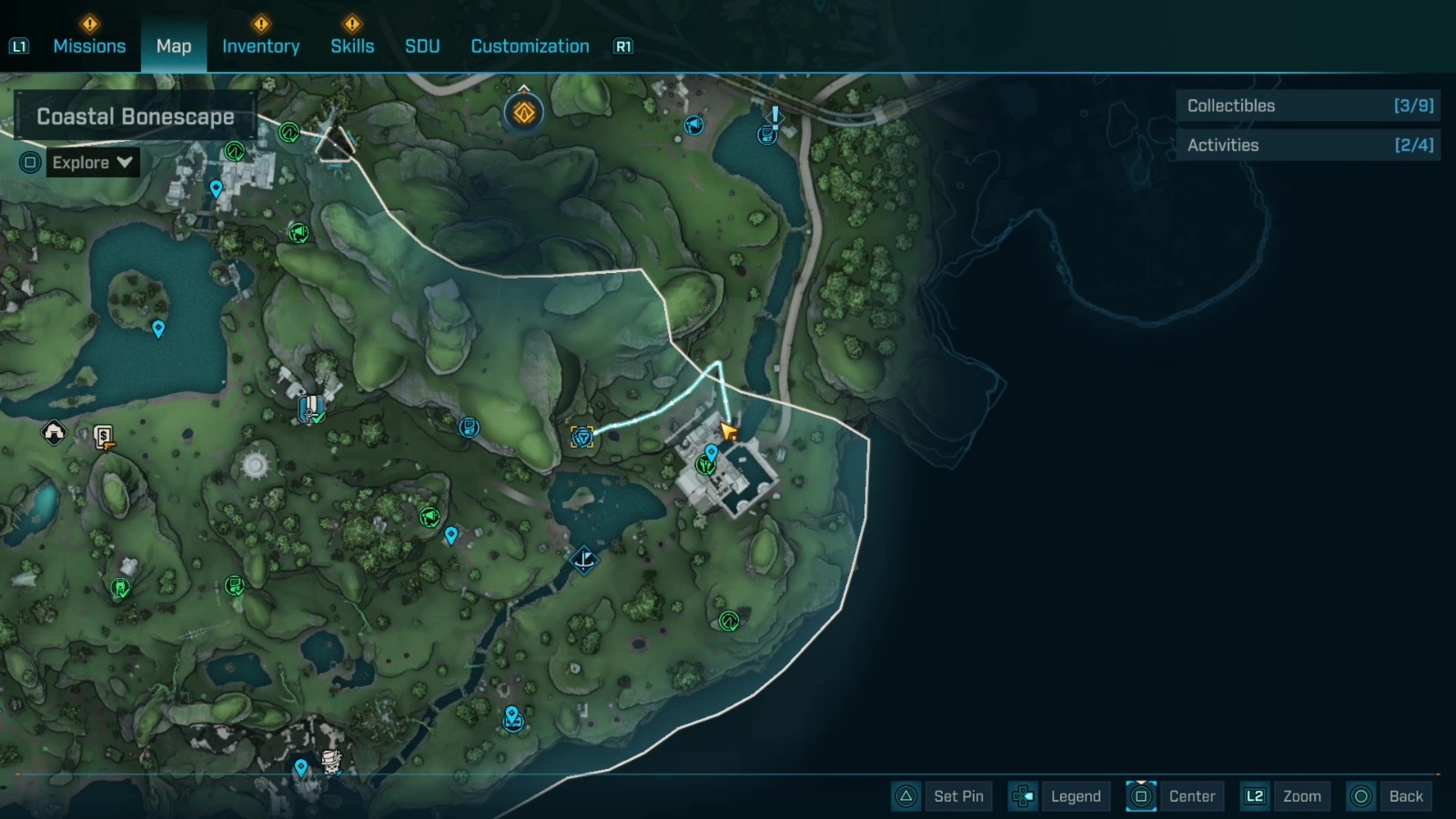Viewport: 1456px width, 819px height.
Task: Click the Collectibles 3/9 entry
Action: (1308, 106)
